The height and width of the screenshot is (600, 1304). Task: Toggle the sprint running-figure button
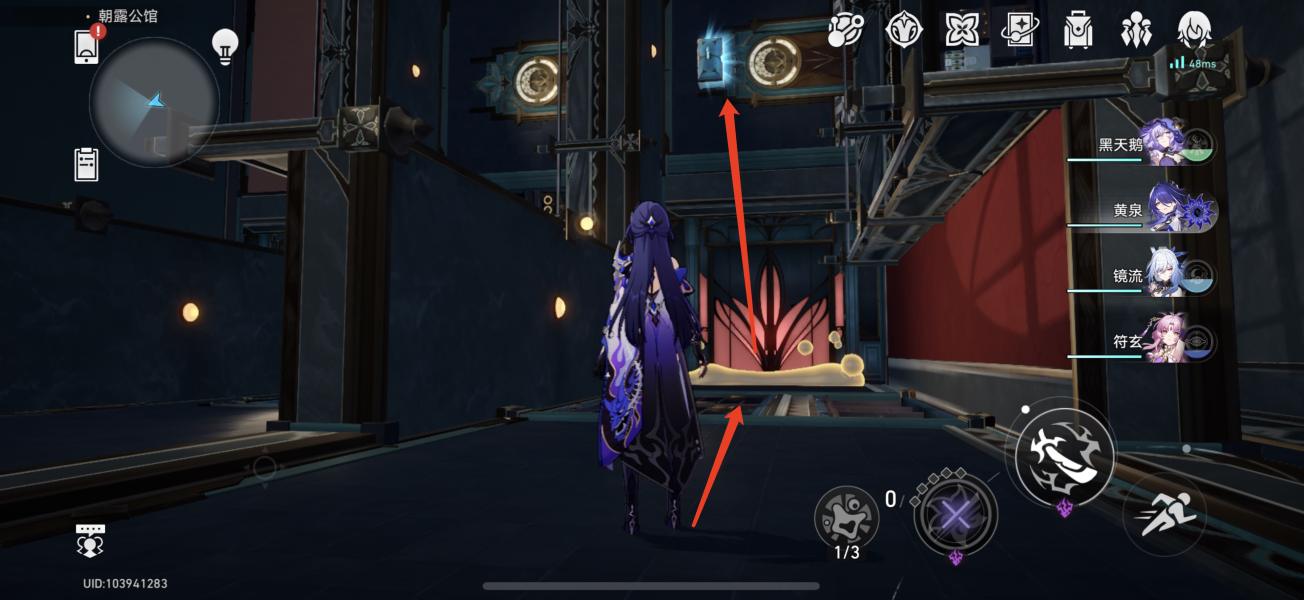[x=1163, y=515]
